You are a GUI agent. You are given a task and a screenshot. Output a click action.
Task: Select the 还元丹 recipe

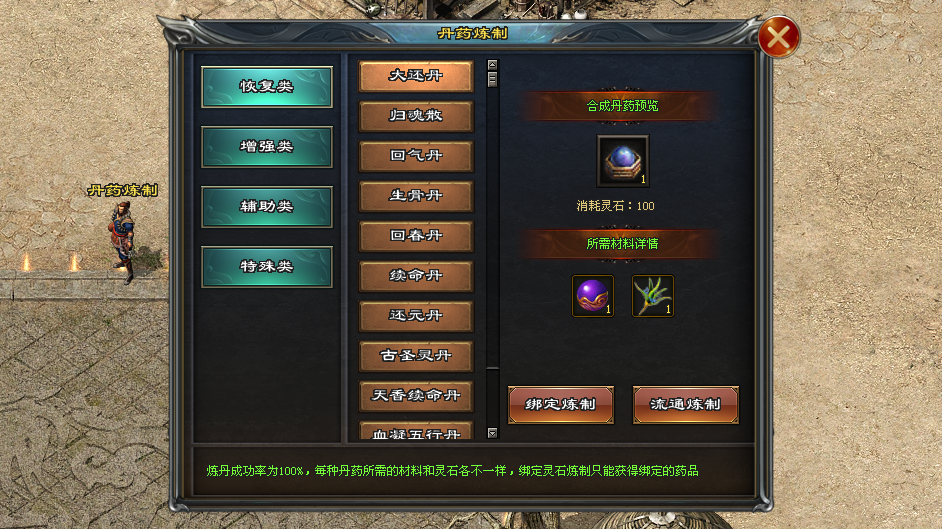tap(416, 316)
